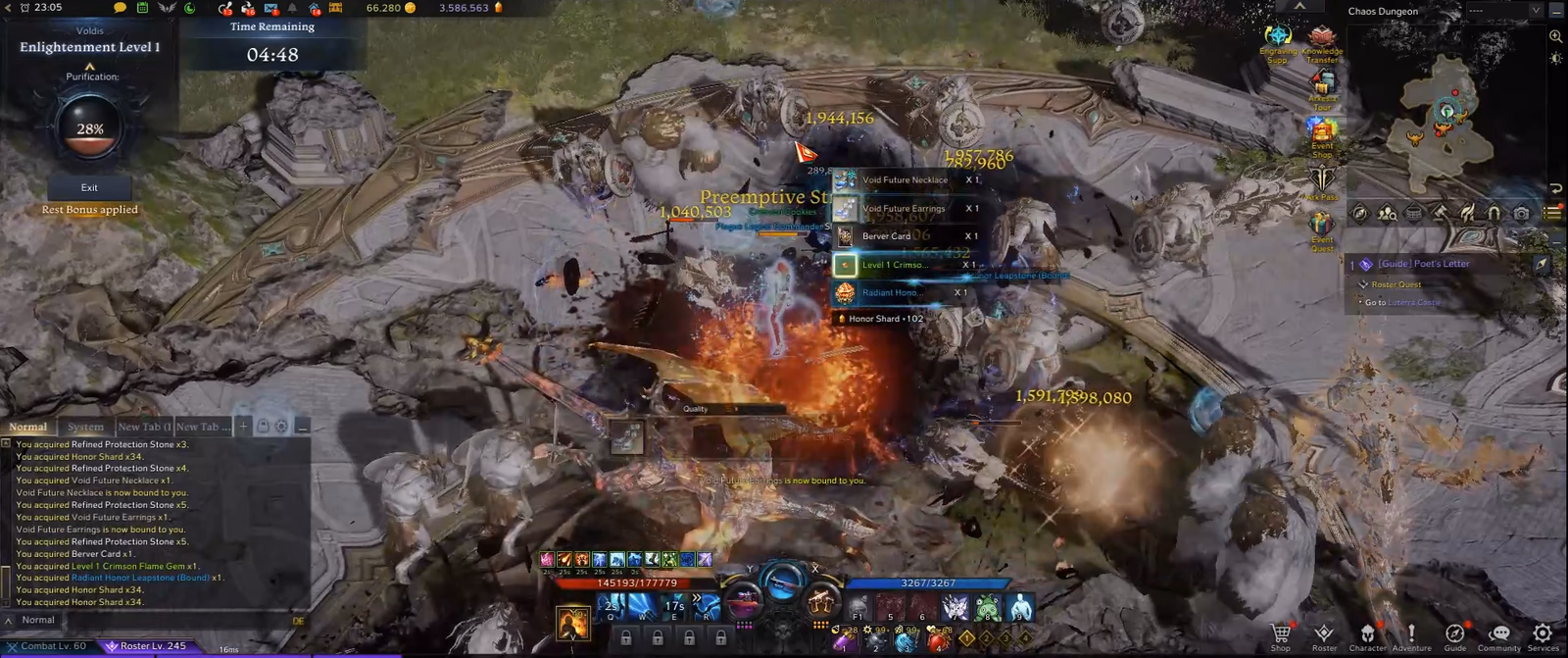Open the Ark Pass icon
1568x658 pixels.
coord(1322,180)
